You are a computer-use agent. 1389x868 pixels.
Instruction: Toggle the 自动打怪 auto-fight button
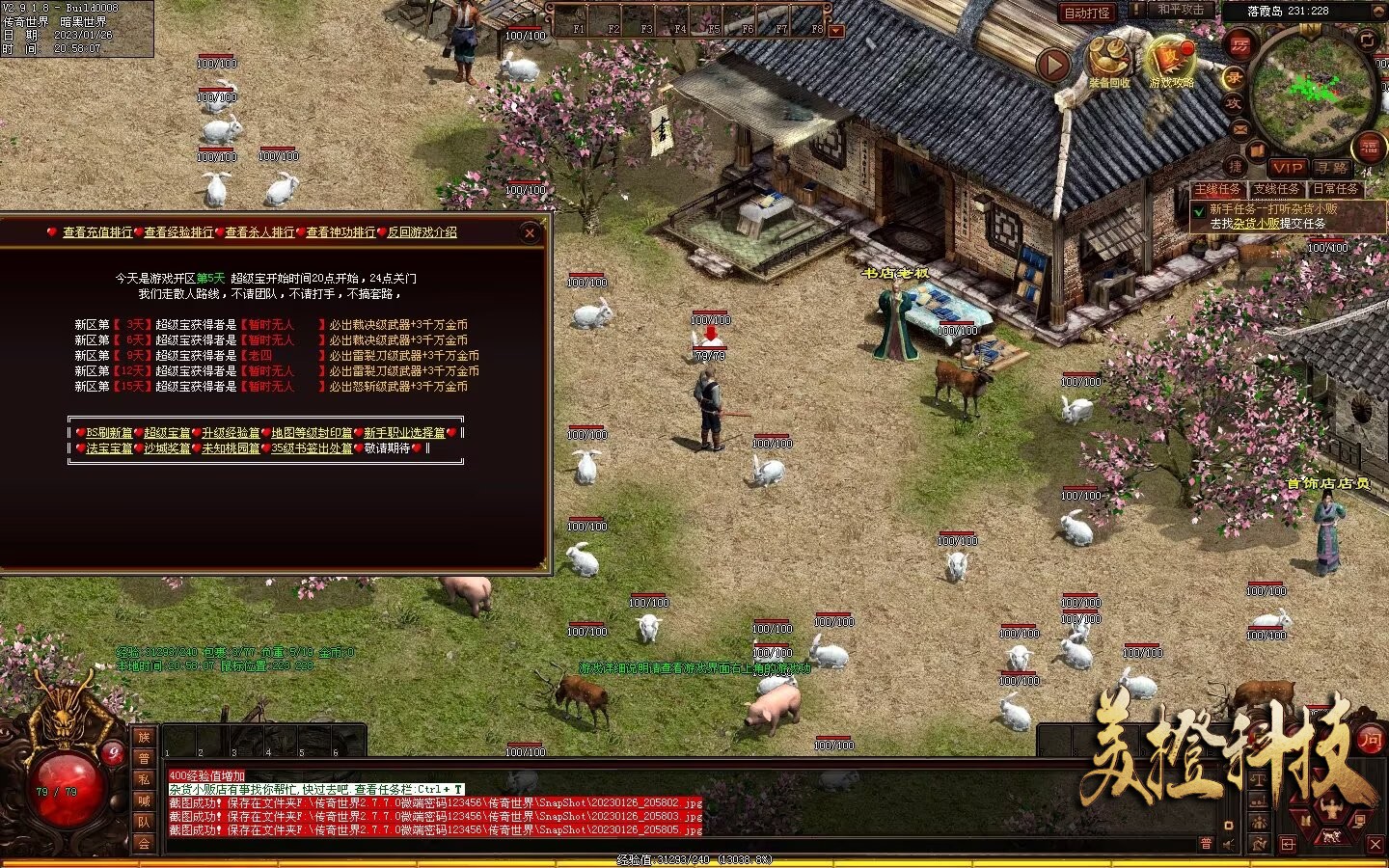pos(1087,13)
